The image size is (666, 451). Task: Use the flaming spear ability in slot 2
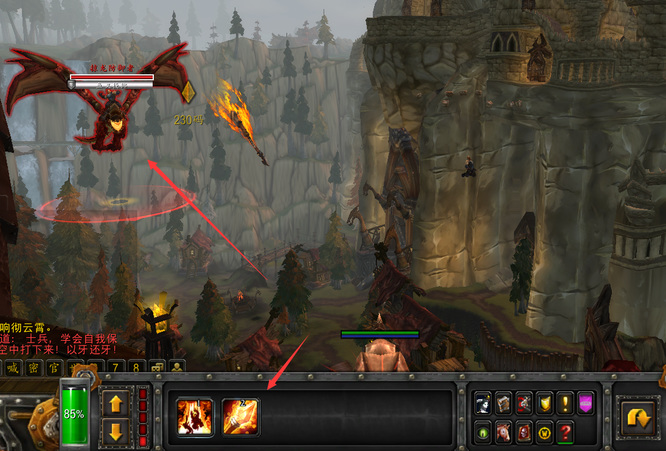[240, 416]
